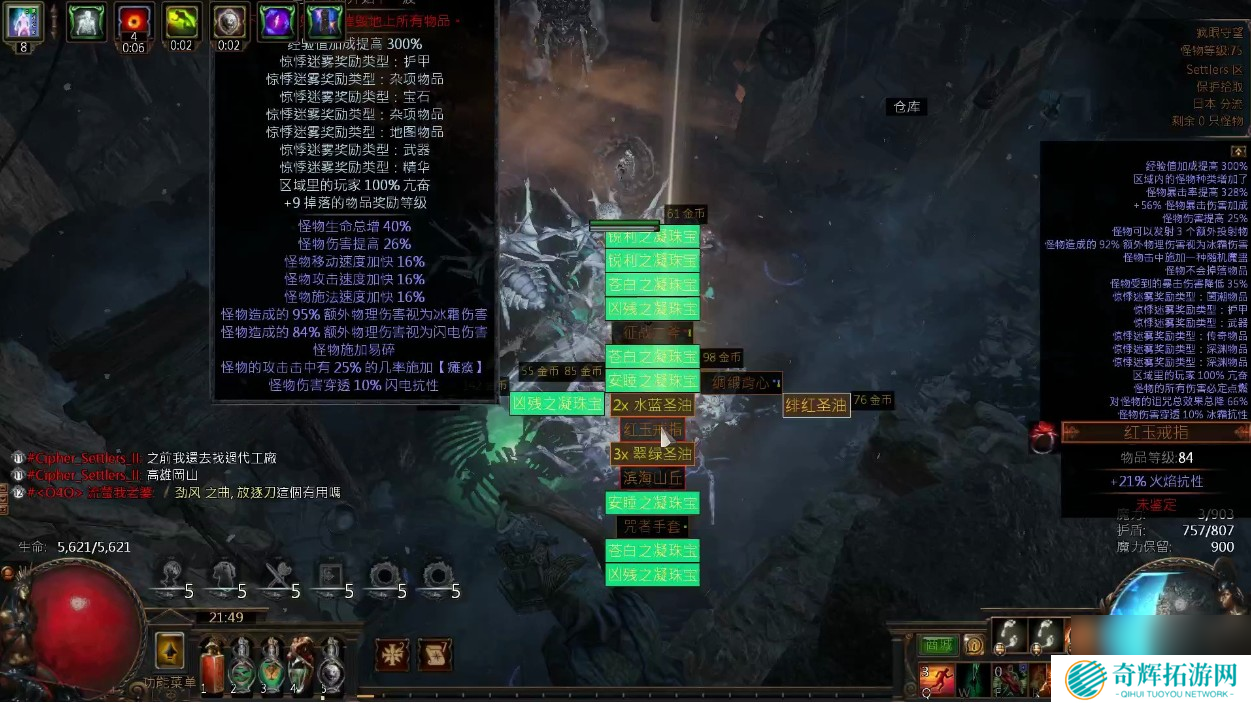Click the round info icon beside 商城
The width and height of the screenshot is (1251, 705).
[973, 646]
